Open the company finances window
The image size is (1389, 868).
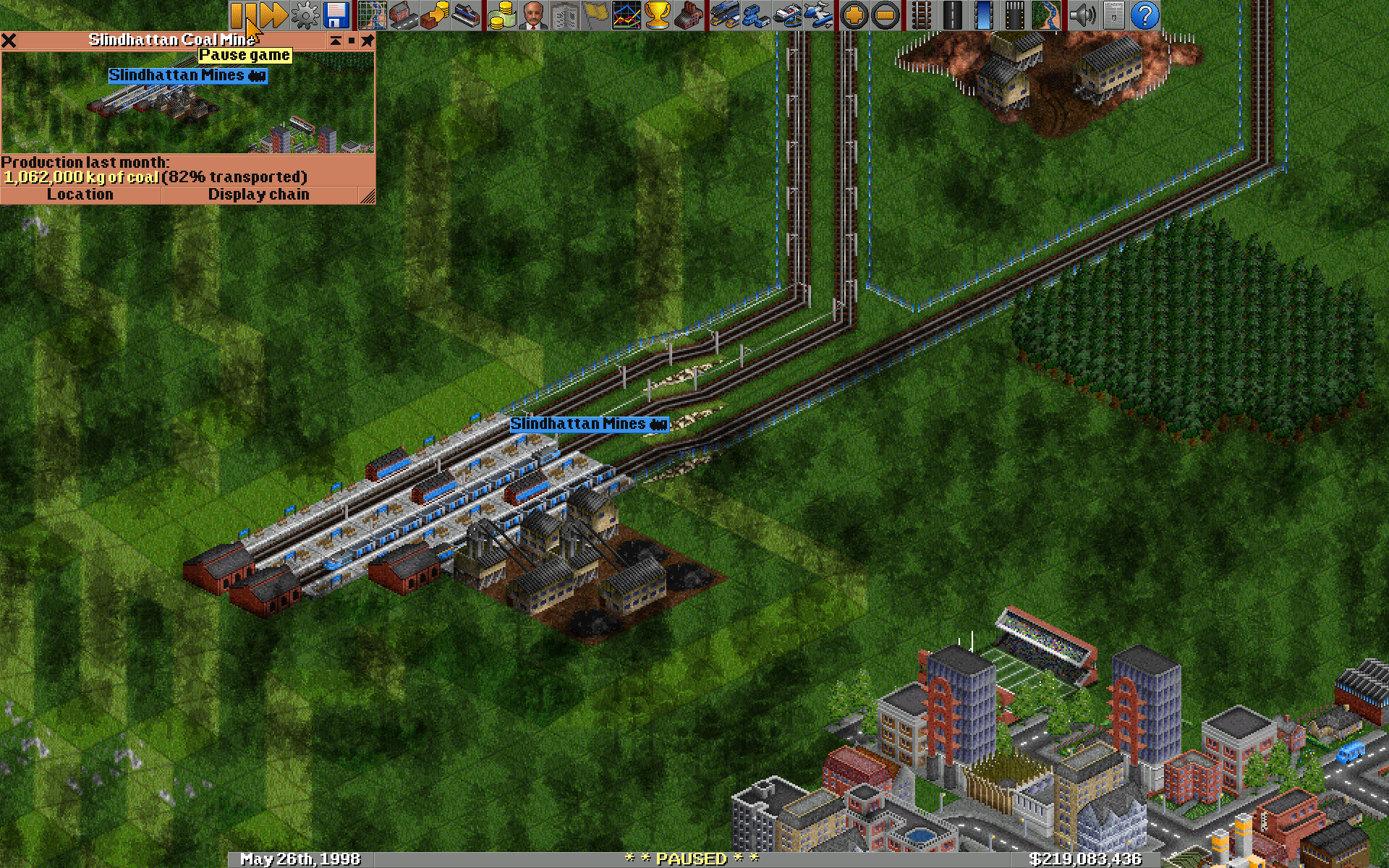pyautogui.click(x=501, y=14)
